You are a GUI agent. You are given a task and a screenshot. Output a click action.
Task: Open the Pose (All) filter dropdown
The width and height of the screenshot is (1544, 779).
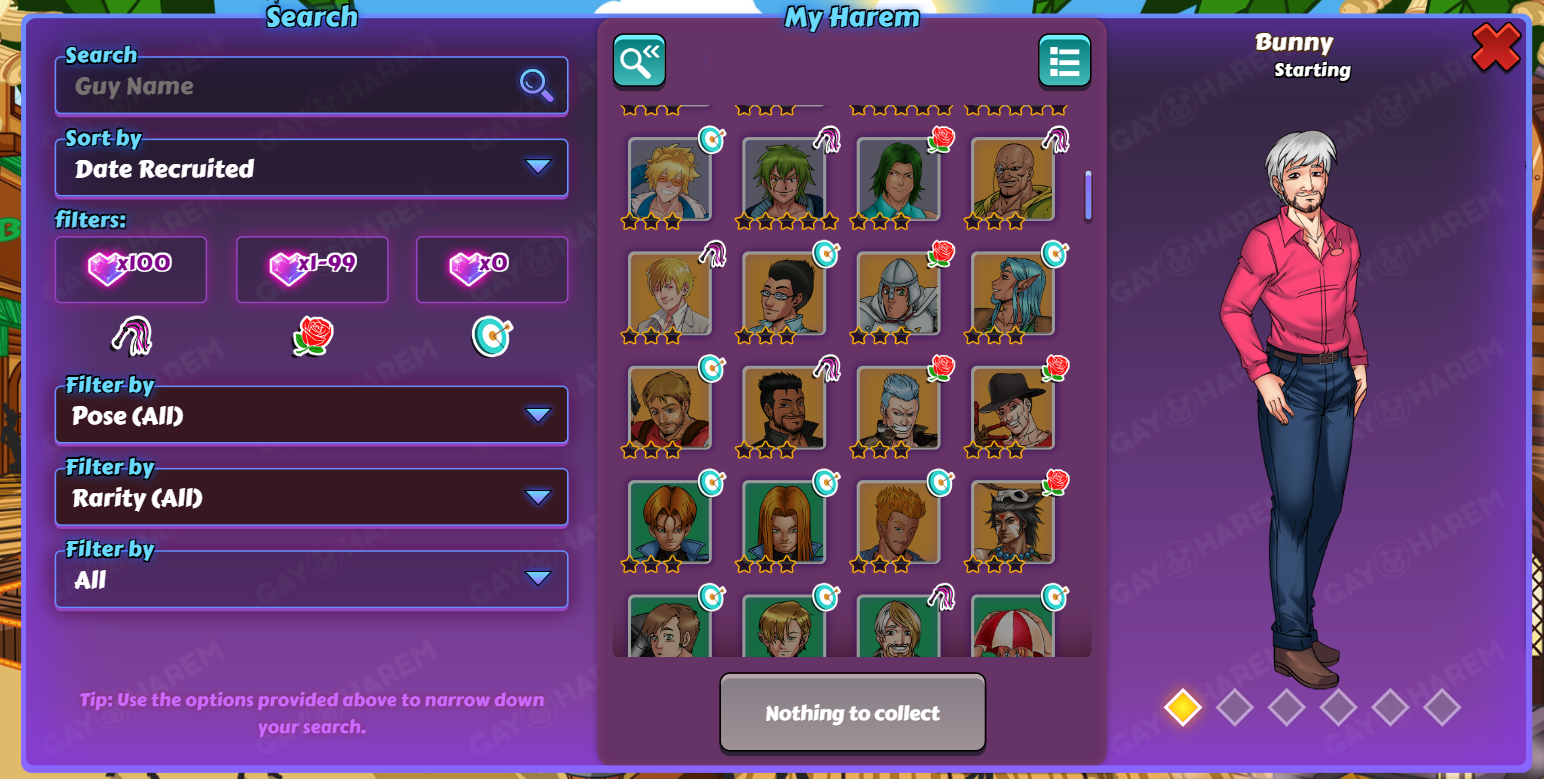click(x=311, y=415)
